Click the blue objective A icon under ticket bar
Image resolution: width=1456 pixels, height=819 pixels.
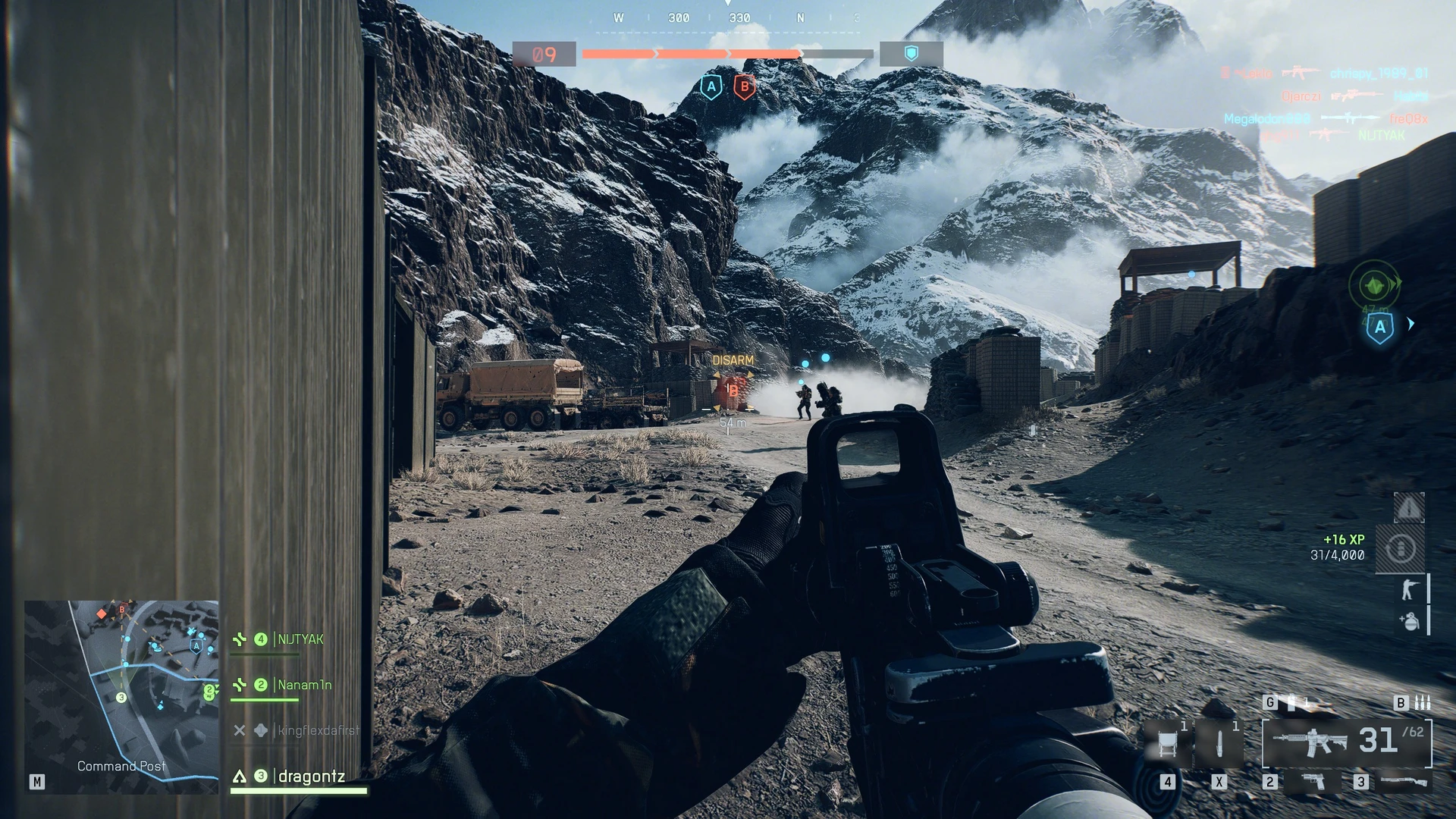711,87
